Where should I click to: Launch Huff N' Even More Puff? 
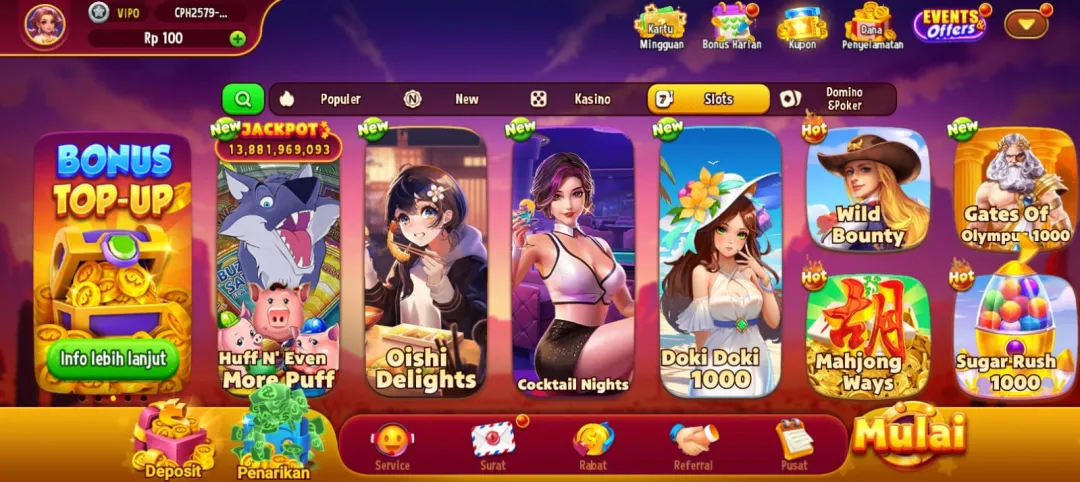(x=279, y=270)
